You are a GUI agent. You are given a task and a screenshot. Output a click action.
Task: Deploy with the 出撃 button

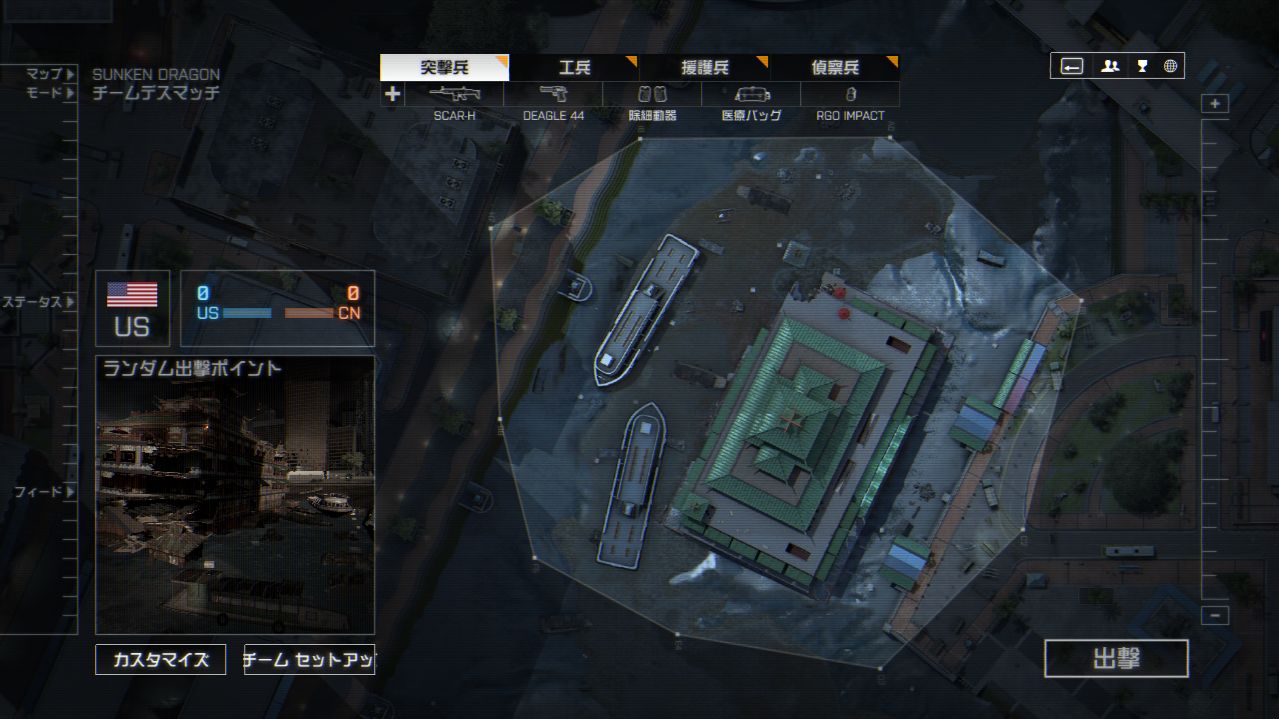click(x=1116, y=659)
